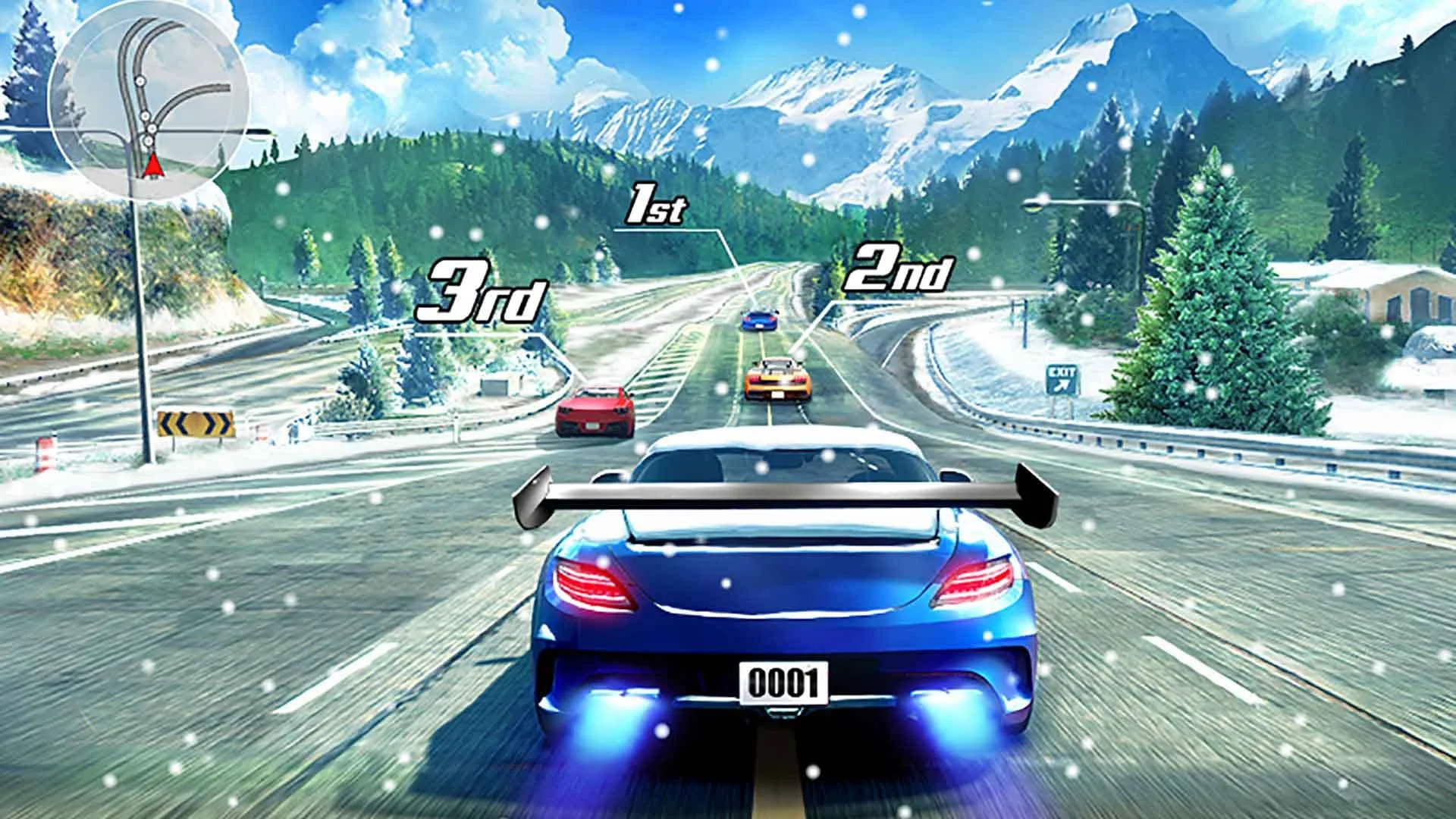
Task: Click the route waypoint dot on the minimap
Action: point(140,80)
